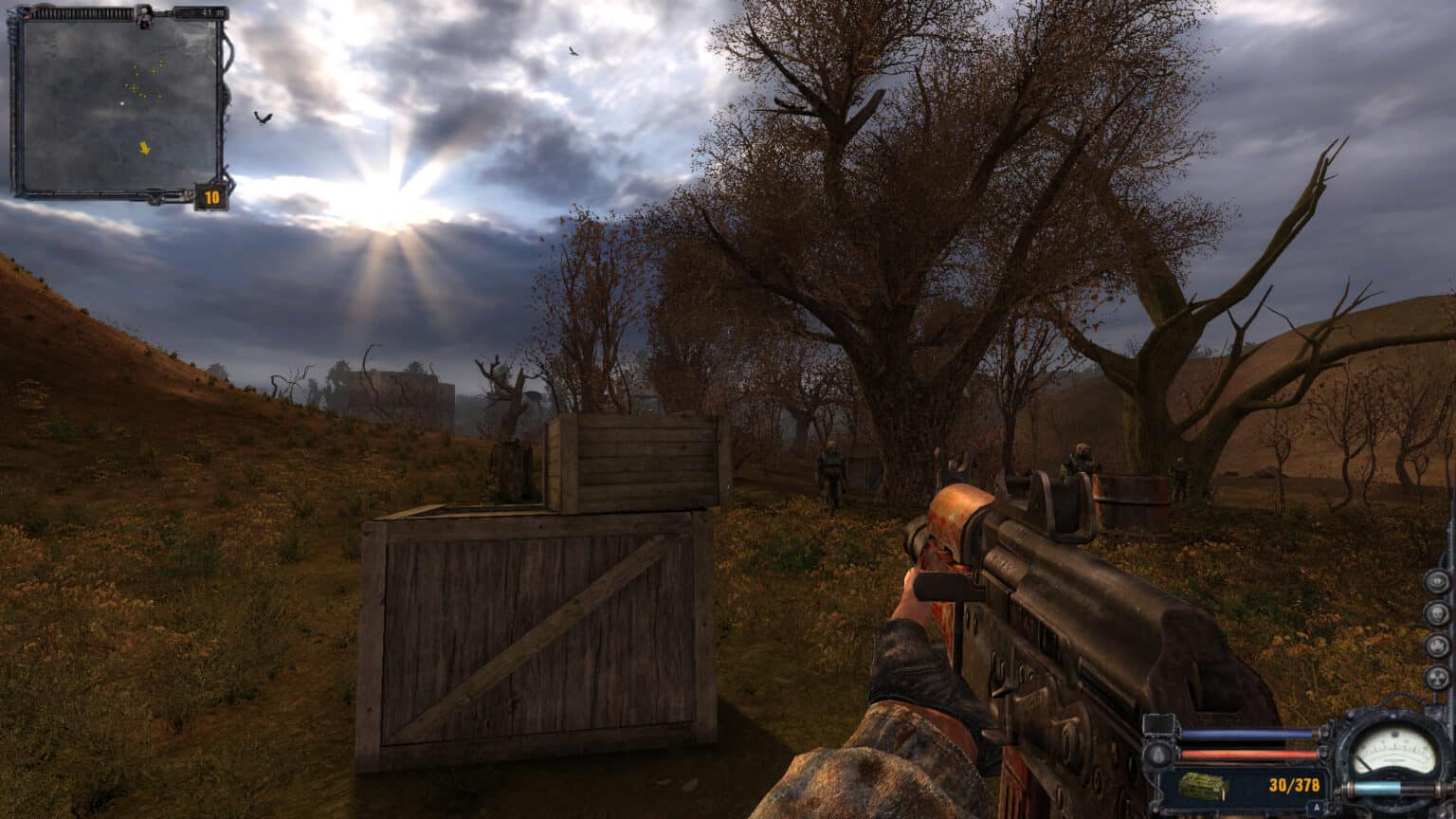Click the N direction indicator on the minimap
The image size is (1456, 819).
210,24
